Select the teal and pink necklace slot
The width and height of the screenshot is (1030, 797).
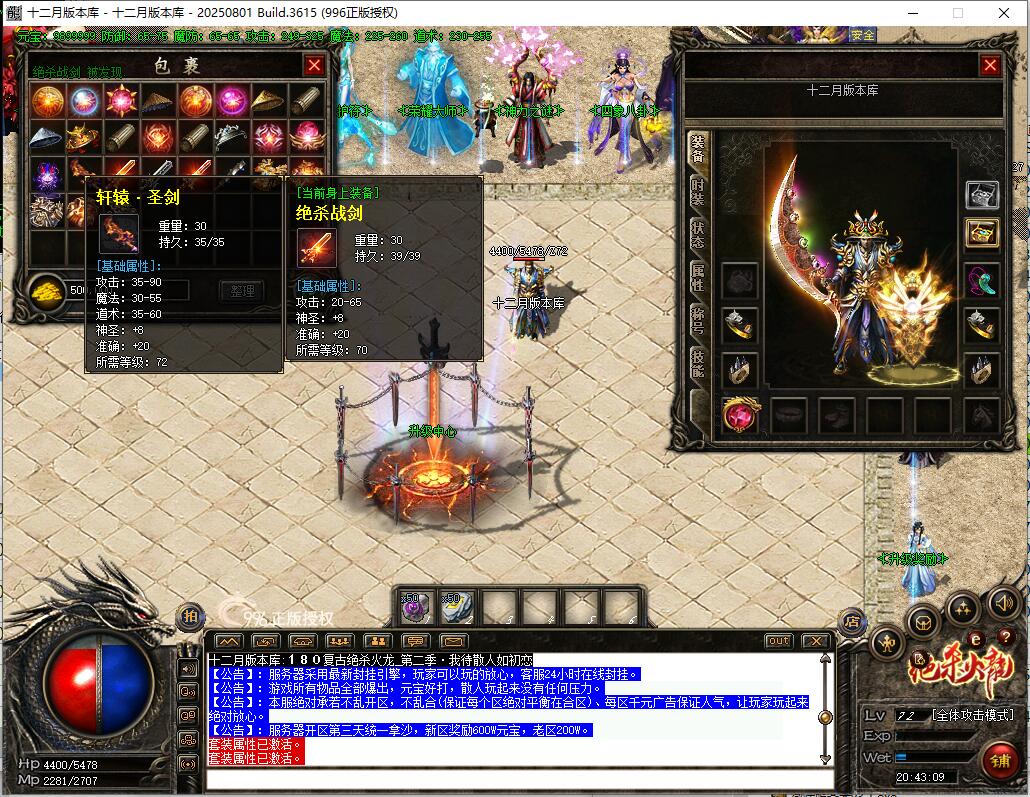(982, 279)
